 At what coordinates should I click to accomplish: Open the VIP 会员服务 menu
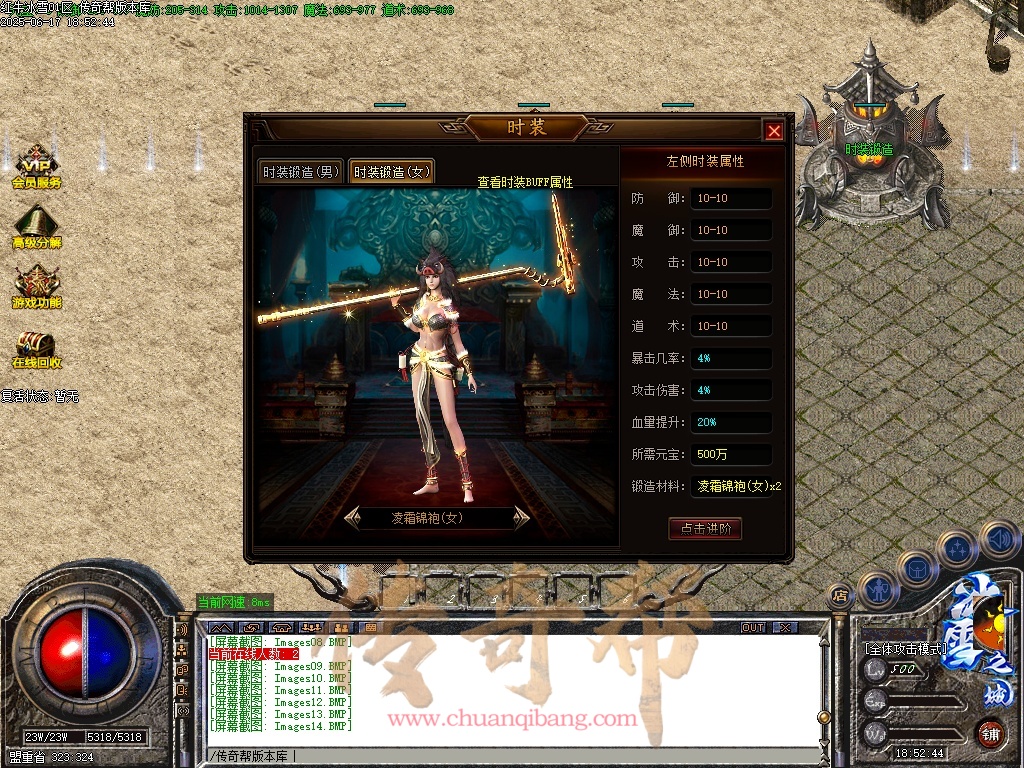pyautogui.click(x=37, y=168)
